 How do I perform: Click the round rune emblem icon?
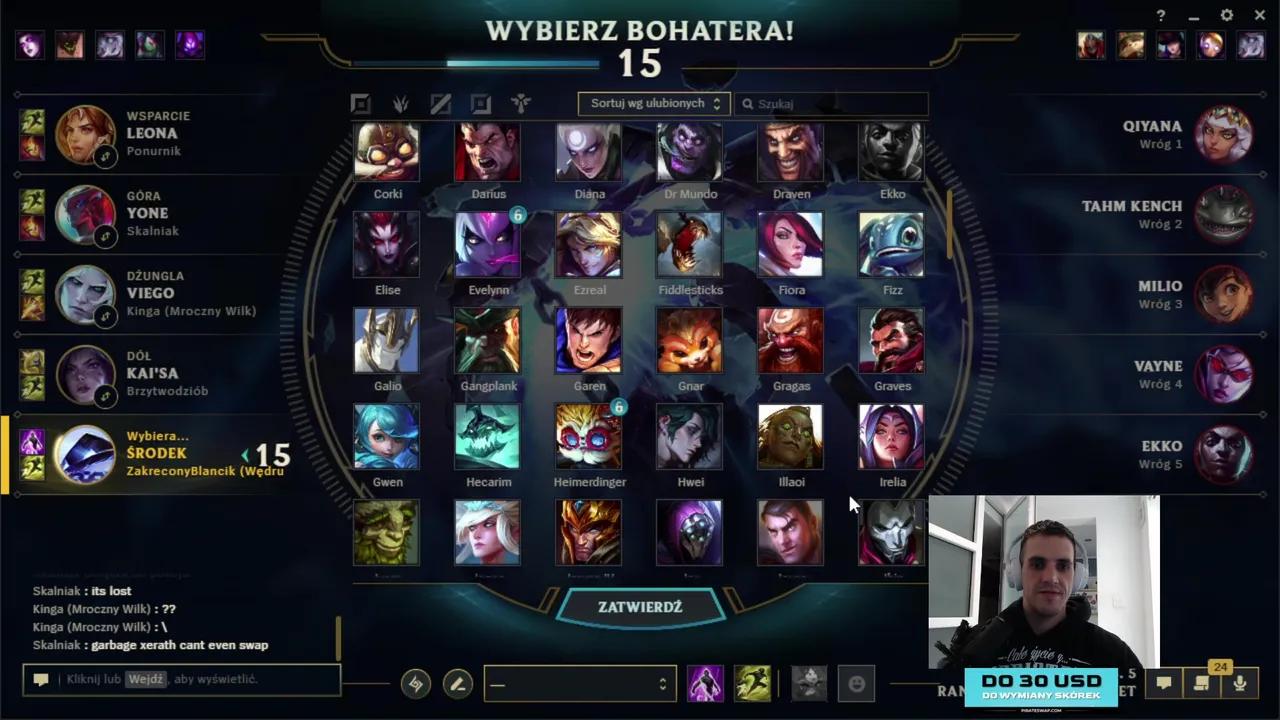coord(415,683)
